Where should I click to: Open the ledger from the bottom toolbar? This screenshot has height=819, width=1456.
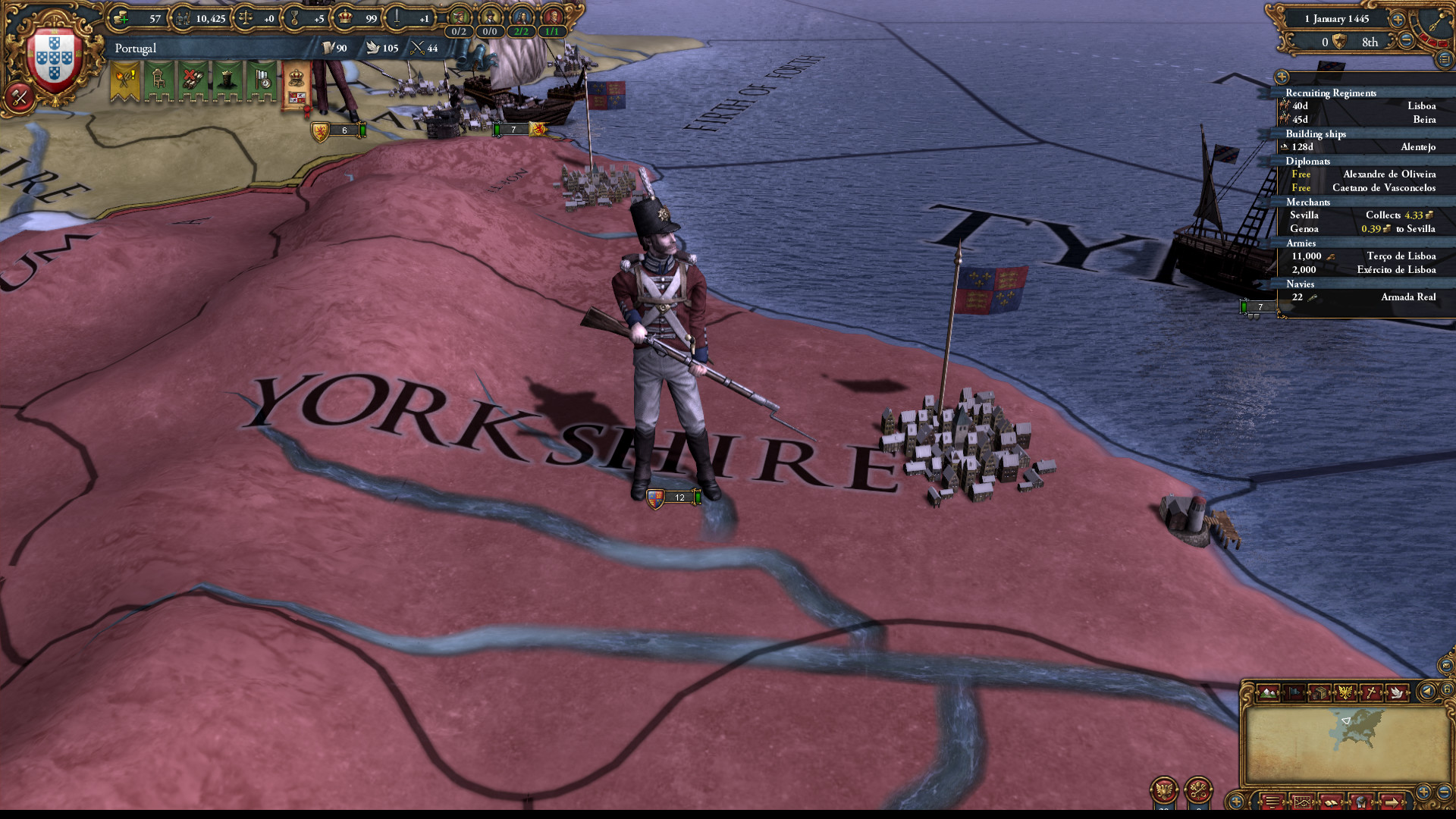click(x=1302, y=802)
